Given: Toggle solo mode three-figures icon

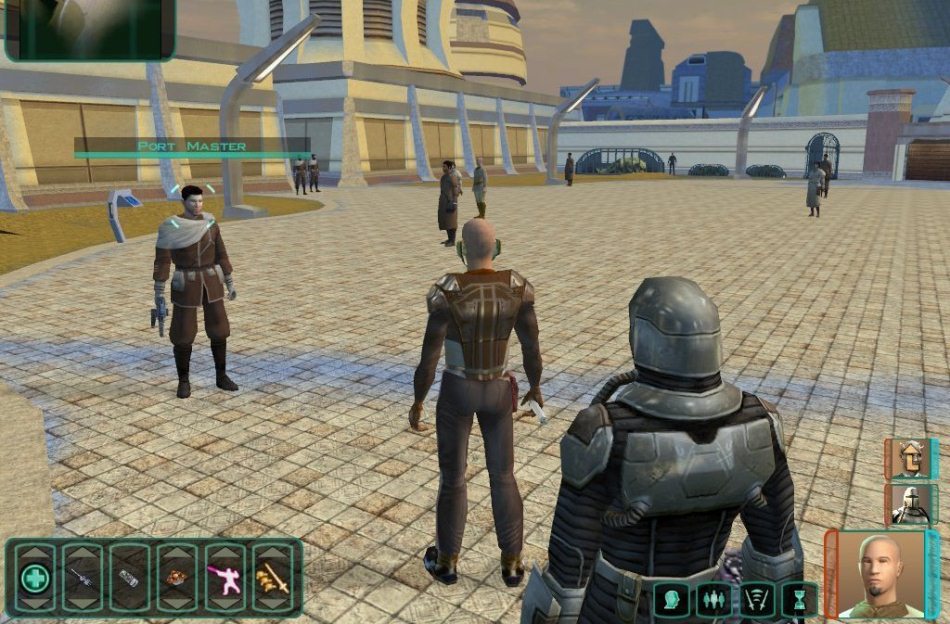Looking at the screenshot, I should coord(714,599).
